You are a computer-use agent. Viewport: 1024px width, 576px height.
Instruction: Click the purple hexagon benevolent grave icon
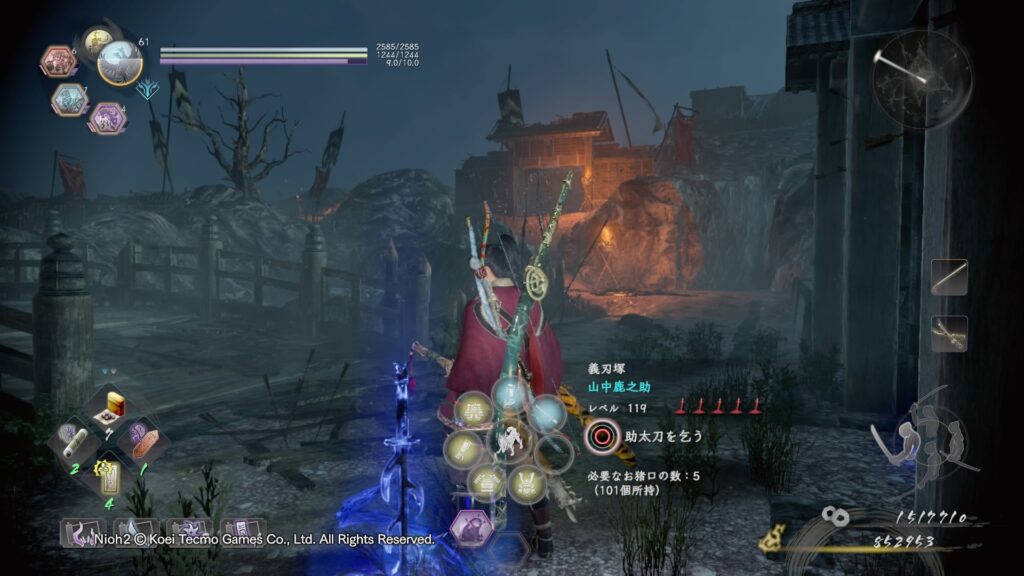coord(470,527)
